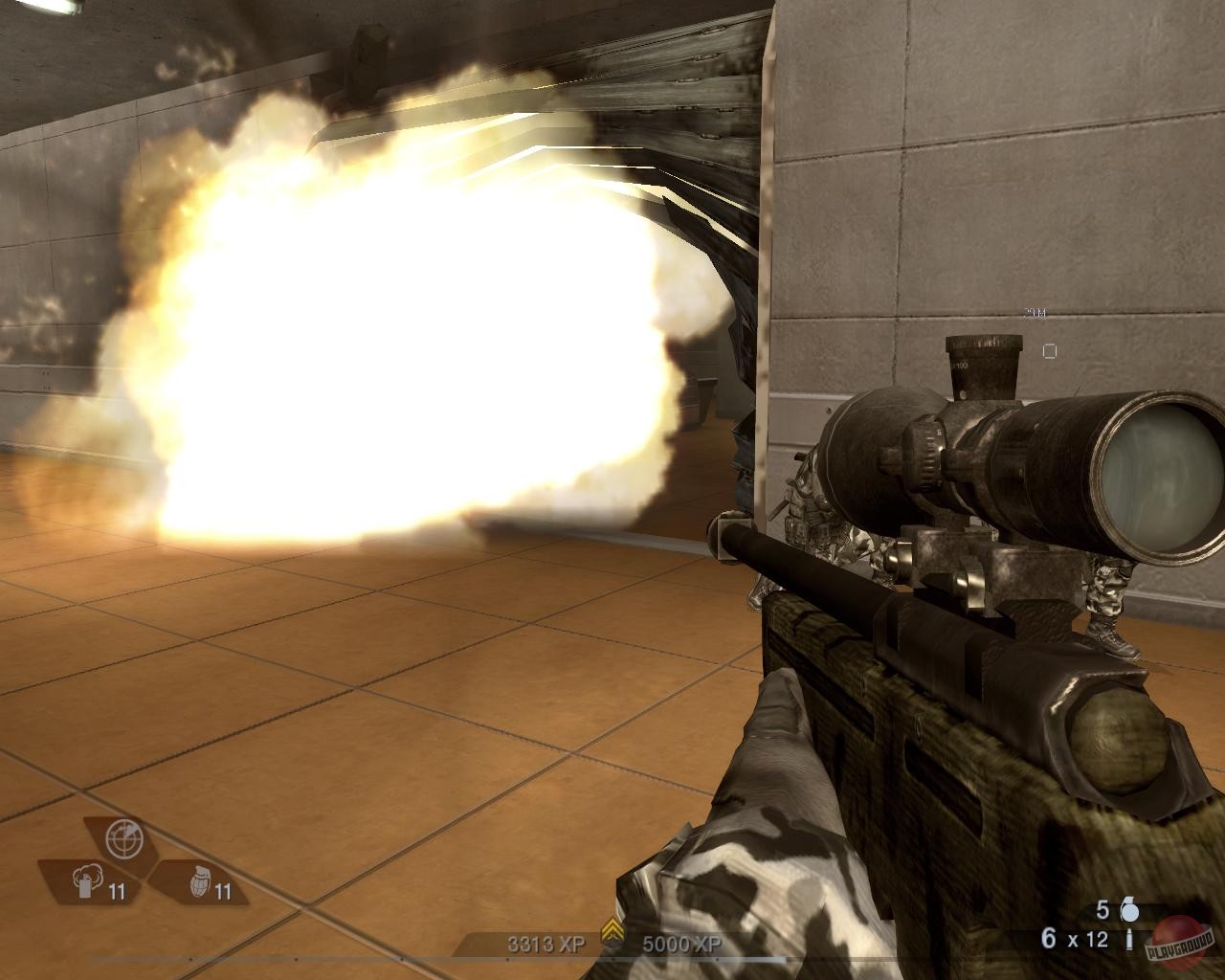Click the grenade count number 5
This screenshot has height=980, width=1225.
1102,910
